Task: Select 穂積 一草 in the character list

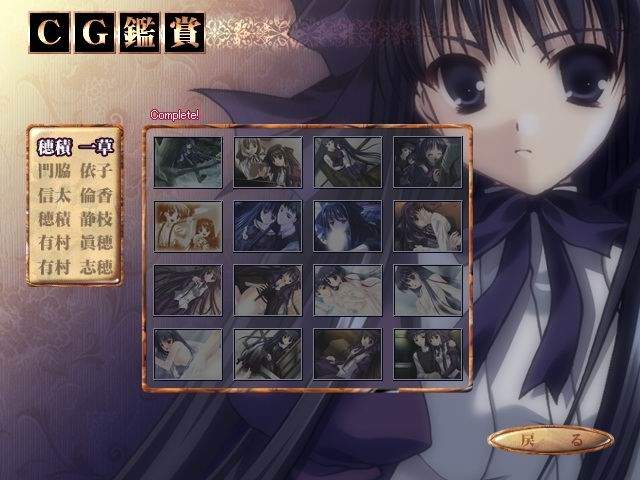Action: [76, 147]
